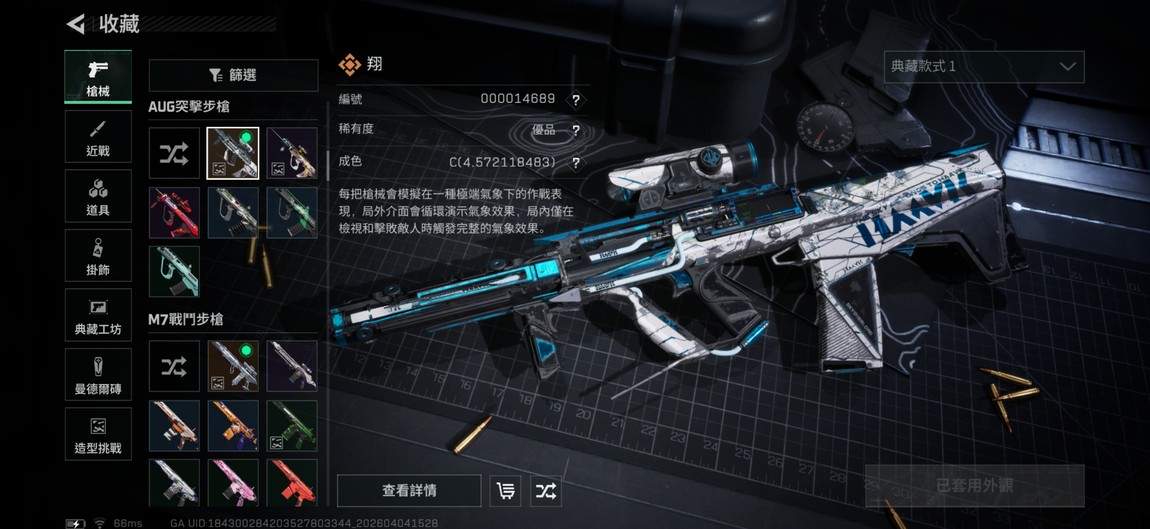Click the 查看詳情 details button
The image size is (1150, 529).
[409, 491]
